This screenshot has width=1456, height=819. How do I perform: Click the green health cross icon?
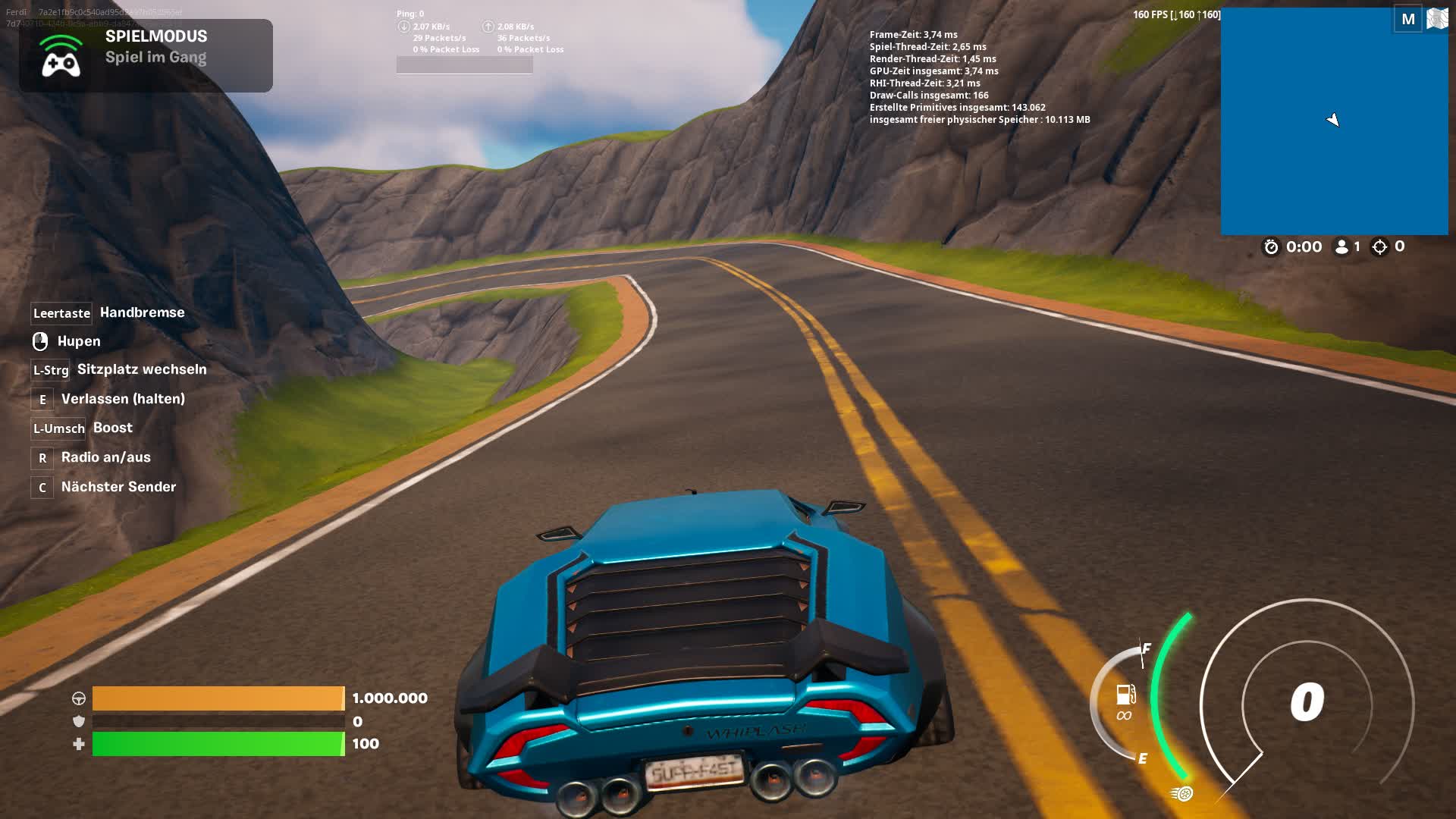pos(80,744)
